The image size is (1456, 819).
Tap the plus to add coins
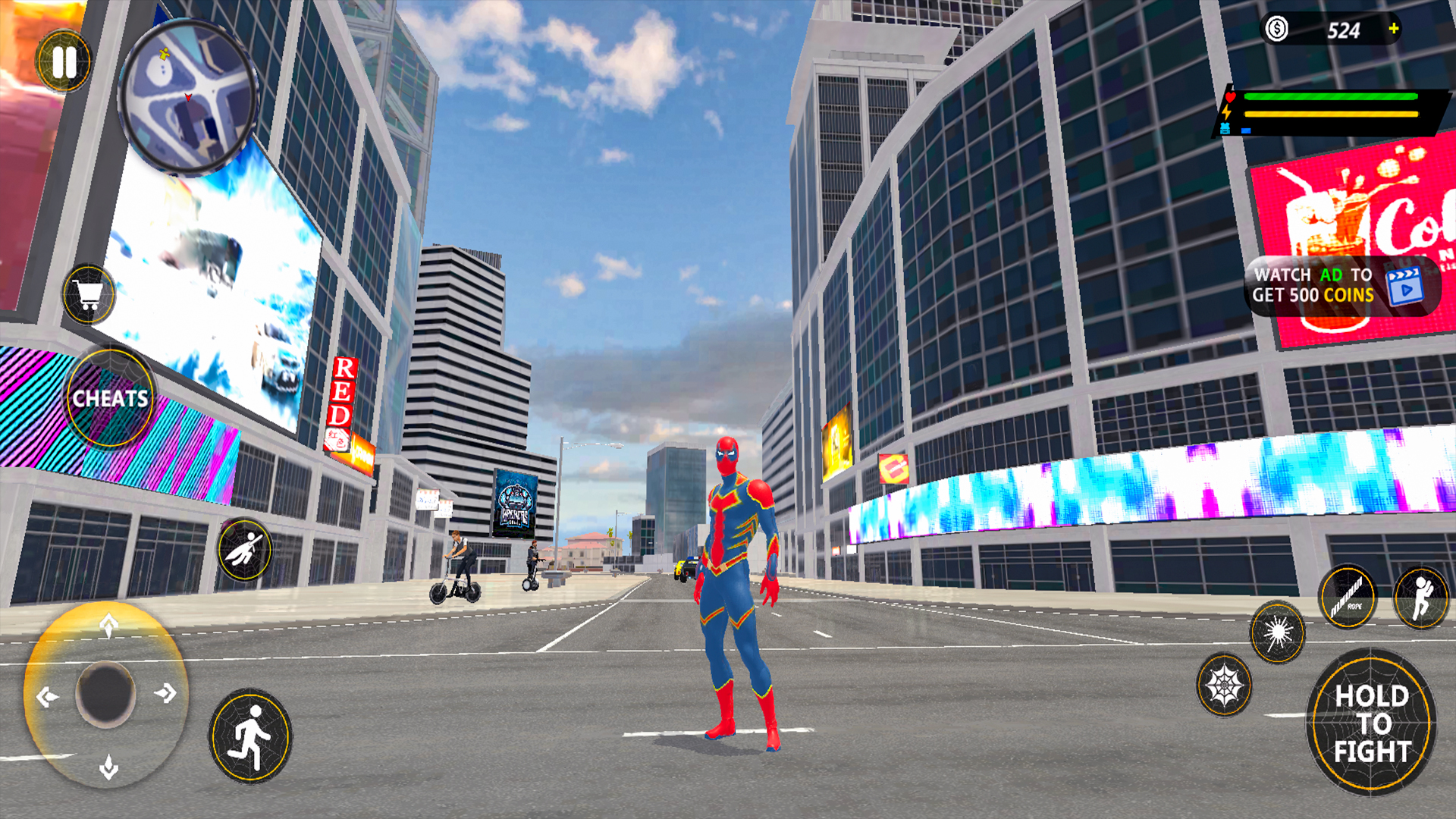(x=1394, y=30)
